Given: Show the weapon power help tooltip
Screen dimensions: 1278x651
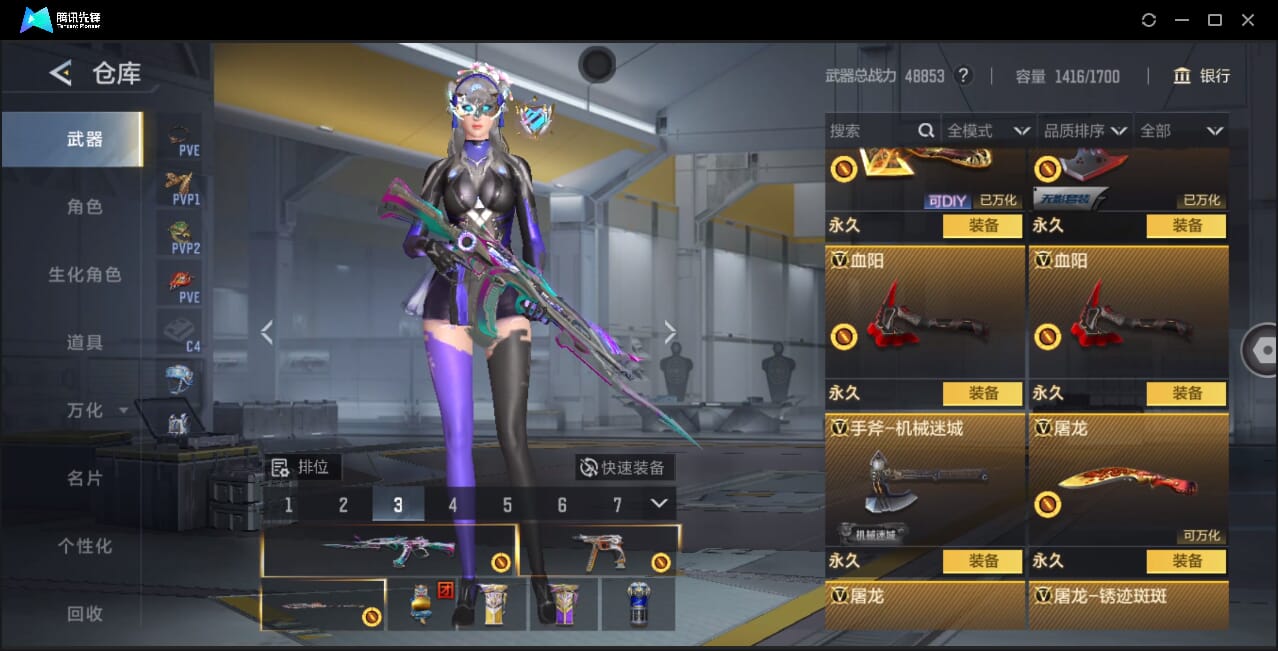Looking at the screenshot, I should [964, 76].
